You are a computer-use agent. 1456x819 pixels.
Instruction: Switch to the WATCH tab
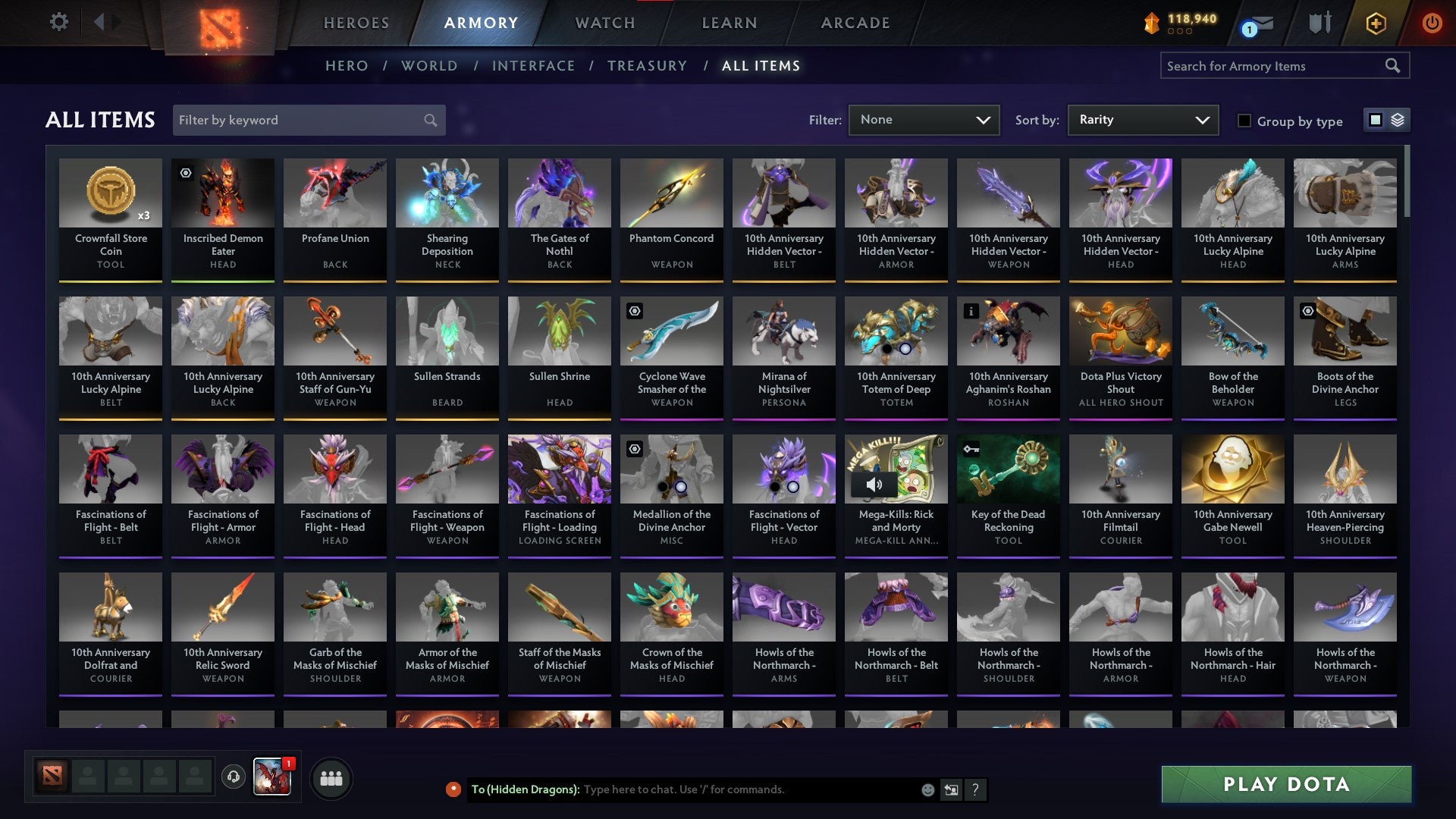pos(604,23)
